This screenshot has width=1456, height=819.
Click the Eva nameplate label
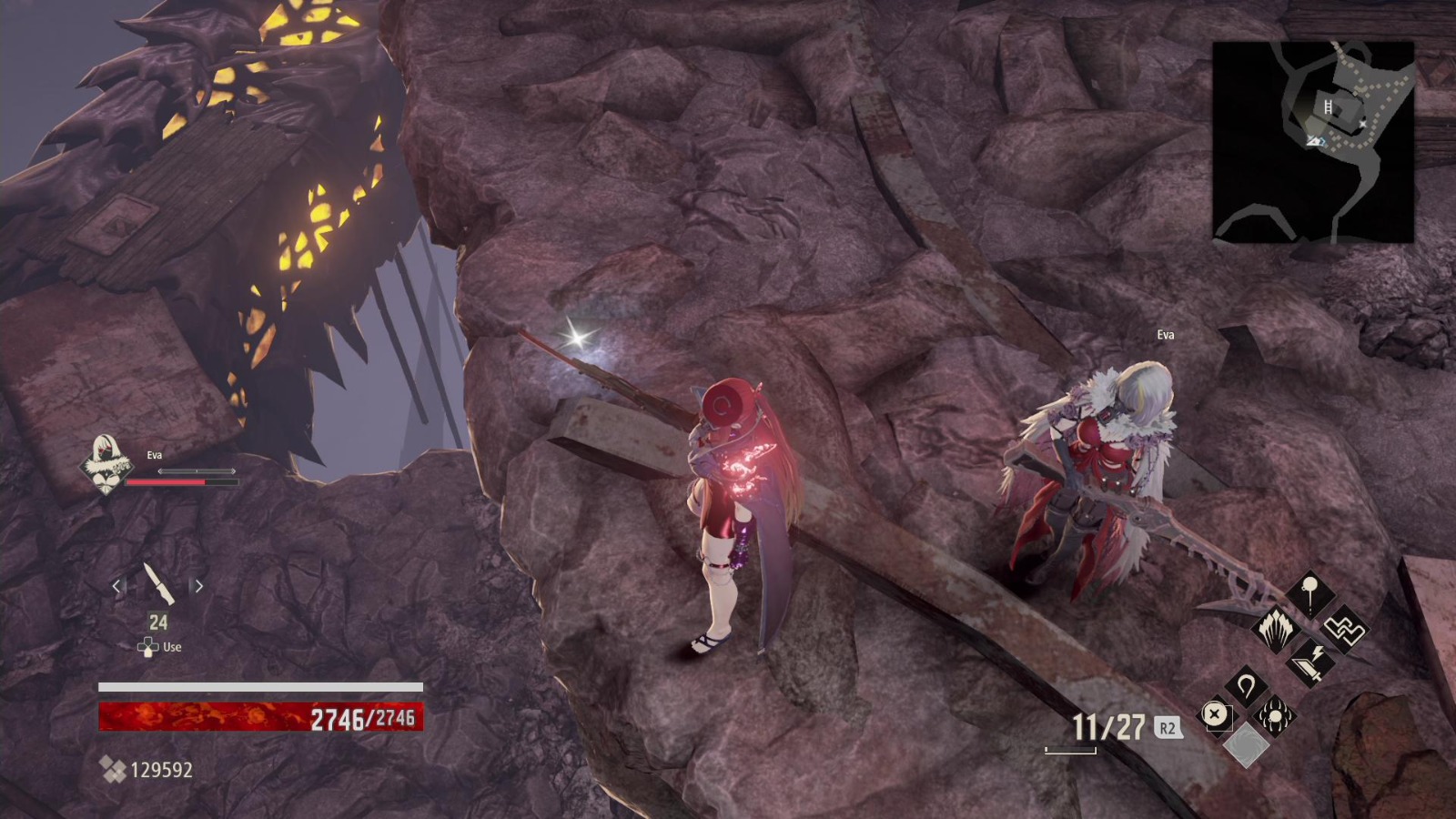pos(1166,334)
